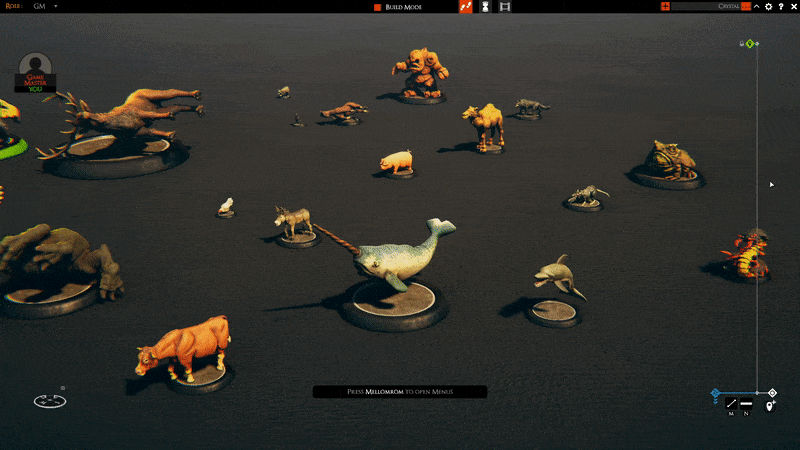This screenshot has width=800, height=450.
Task: Select the hourglass turn mode icon
Action: coord(485,7)
